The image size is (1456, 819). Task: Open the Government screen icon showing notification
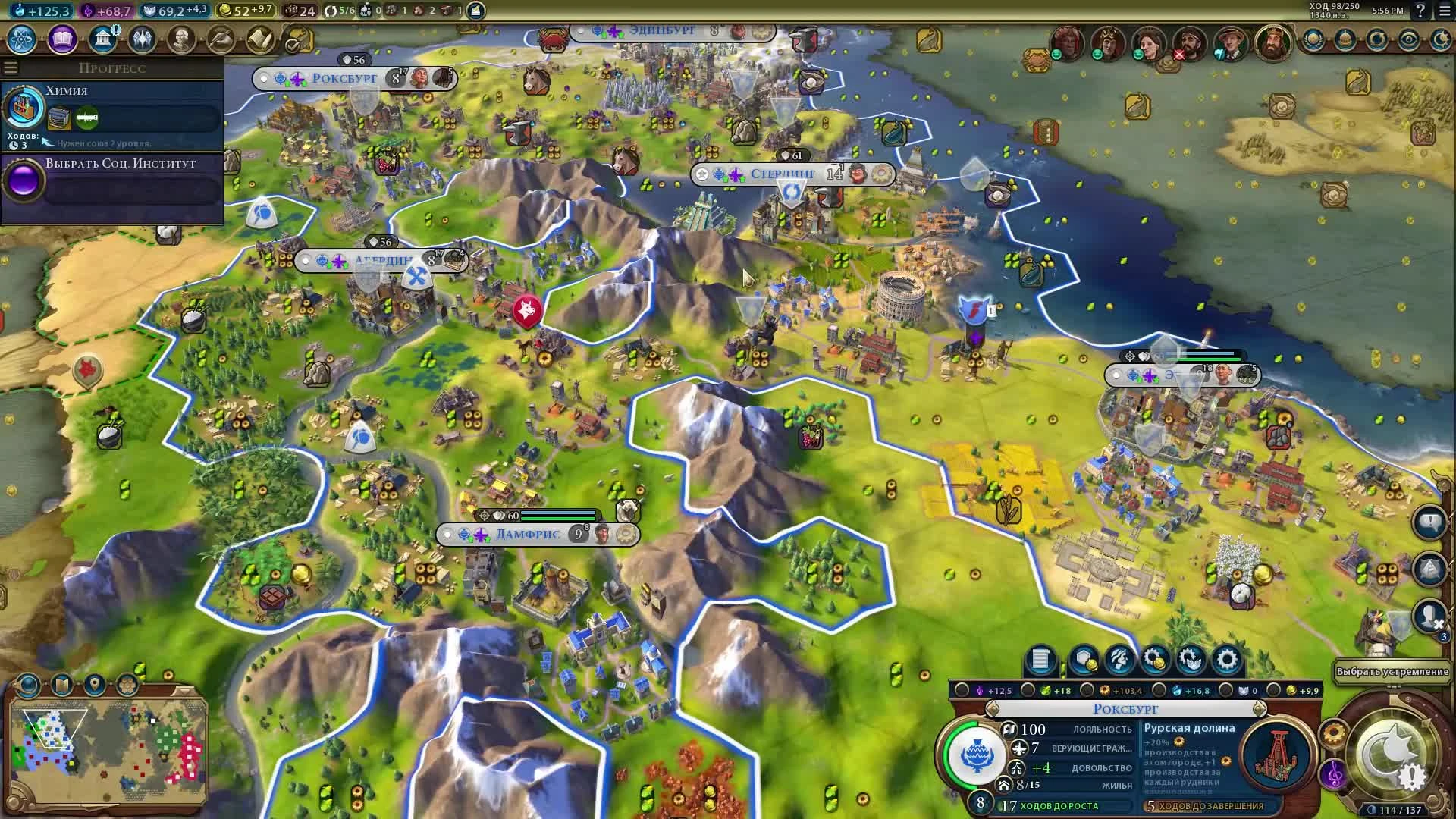click(101, 39)
